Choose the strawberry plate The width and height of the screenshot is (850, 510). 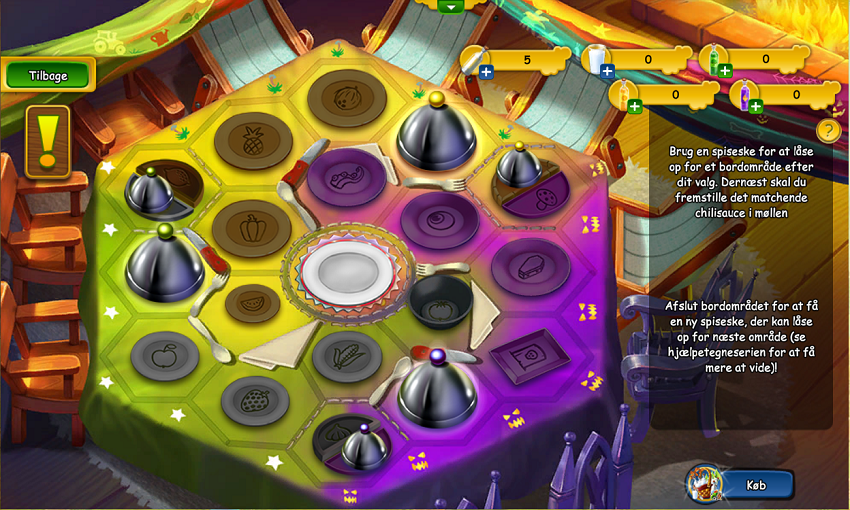(x=254, y=399)
